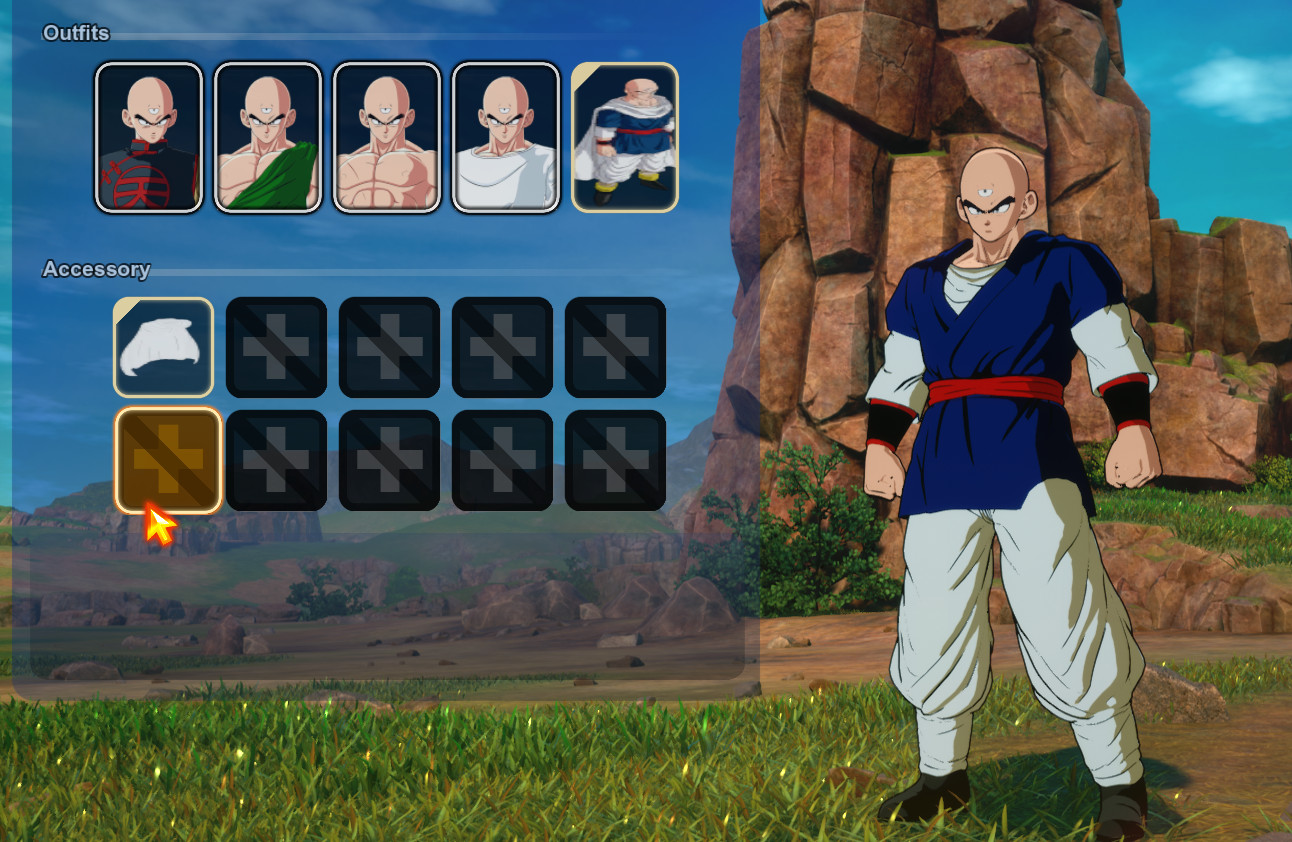Select the fourth slot in bottom accessory row
This screenshot has height=842, width=1292.
tap(502, 461)
